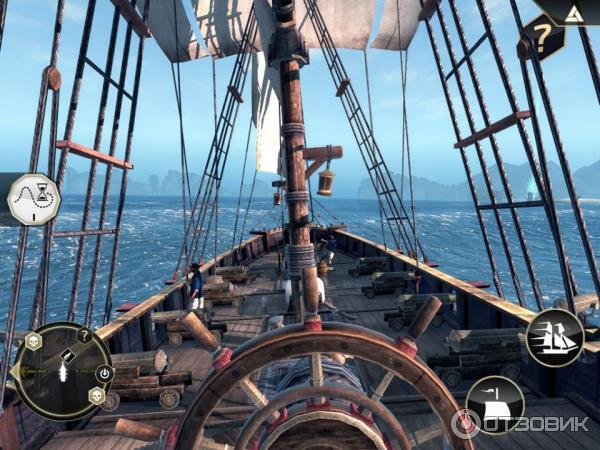Open the question mark help hexagon beside the menu
Screen dimensions: 600x450
[x=543, y=37]
